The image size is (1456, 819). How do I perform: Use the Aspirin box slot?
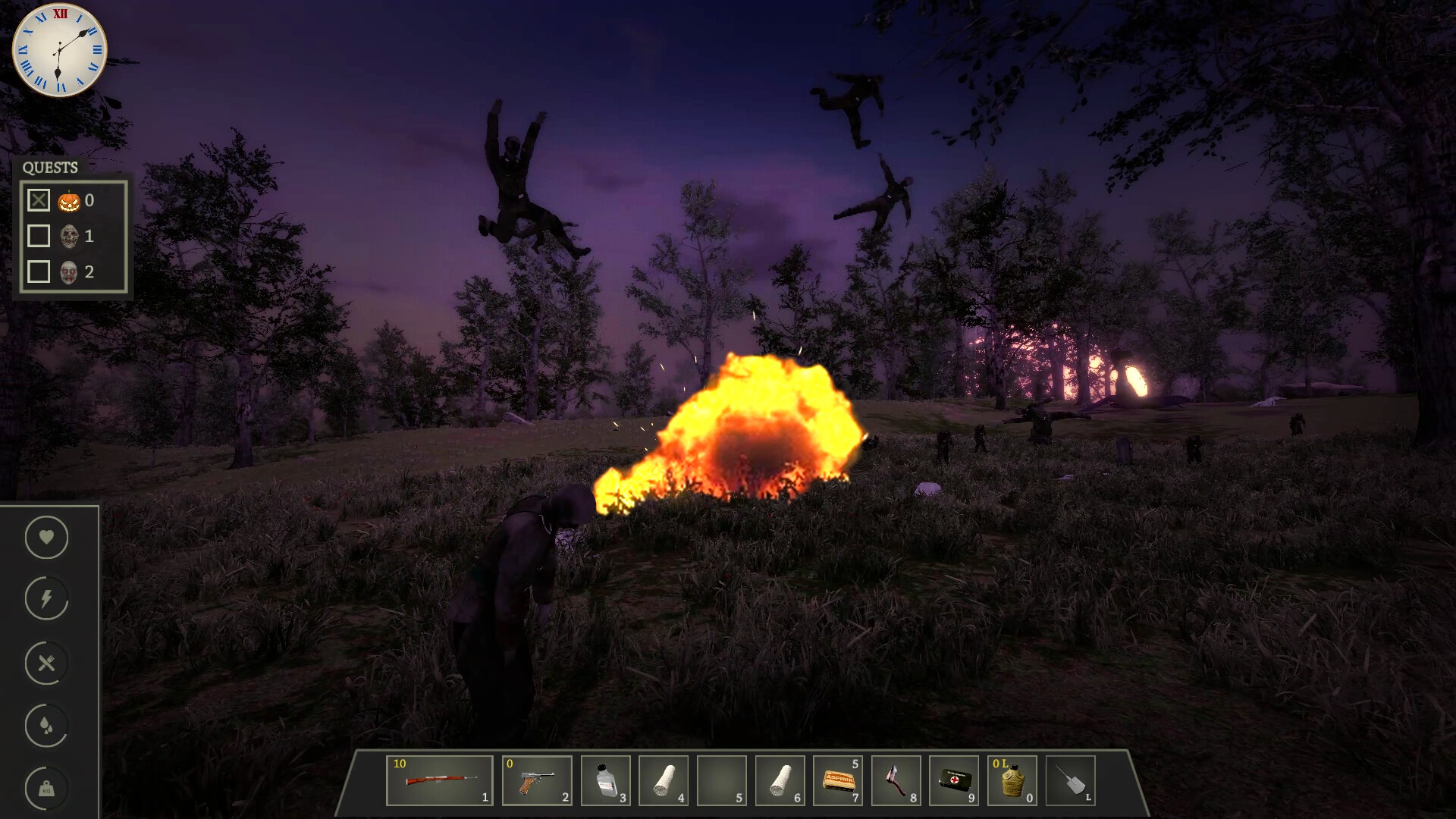point(838,780)
